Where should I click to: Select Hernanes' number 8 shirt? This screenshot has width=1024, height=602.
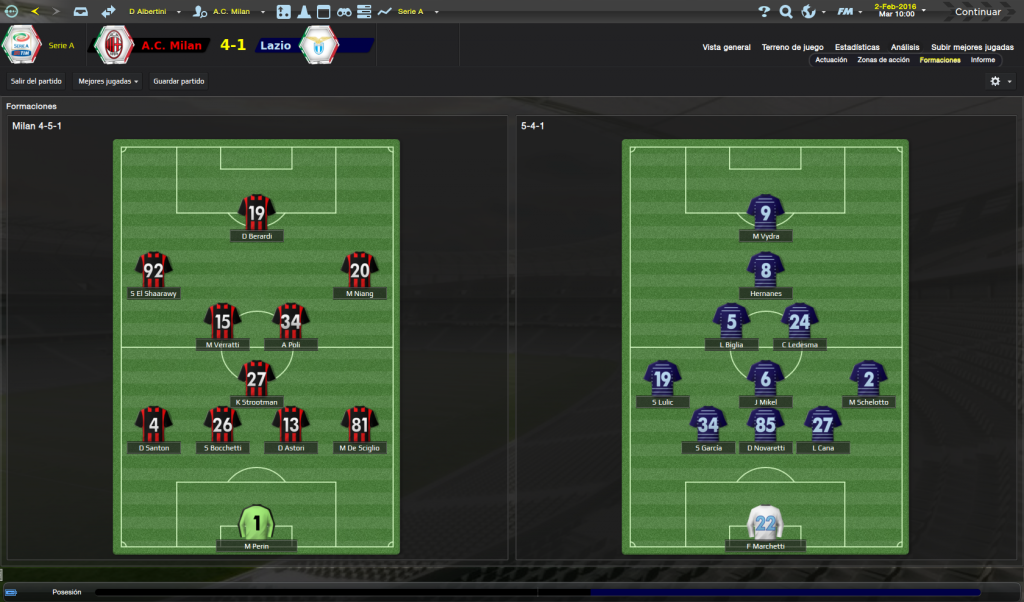click(x=766, y=268)
